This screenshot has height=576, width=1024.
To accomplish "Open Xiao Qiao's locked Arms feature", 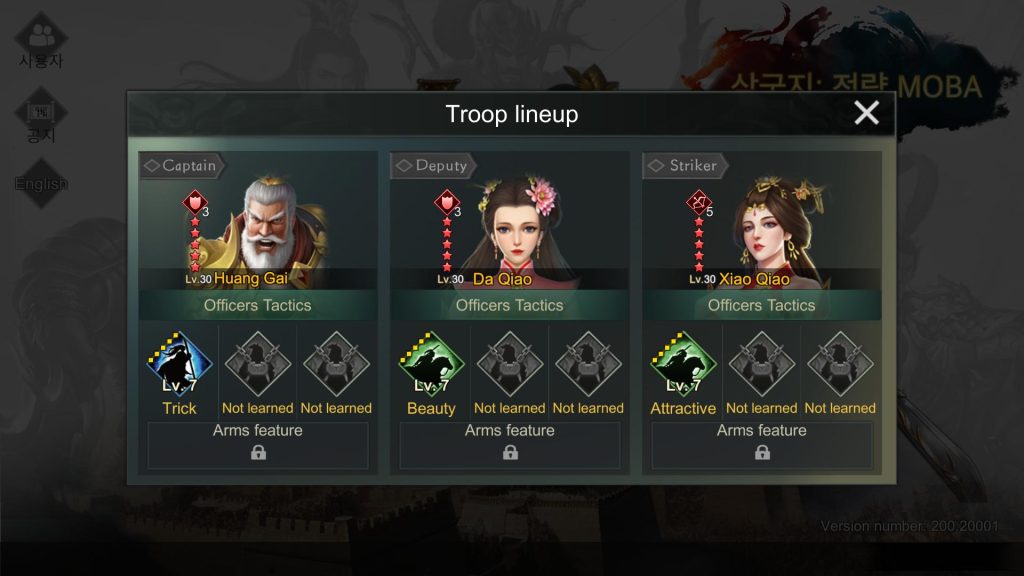I will pyautogui.click(x=762, y=445).
